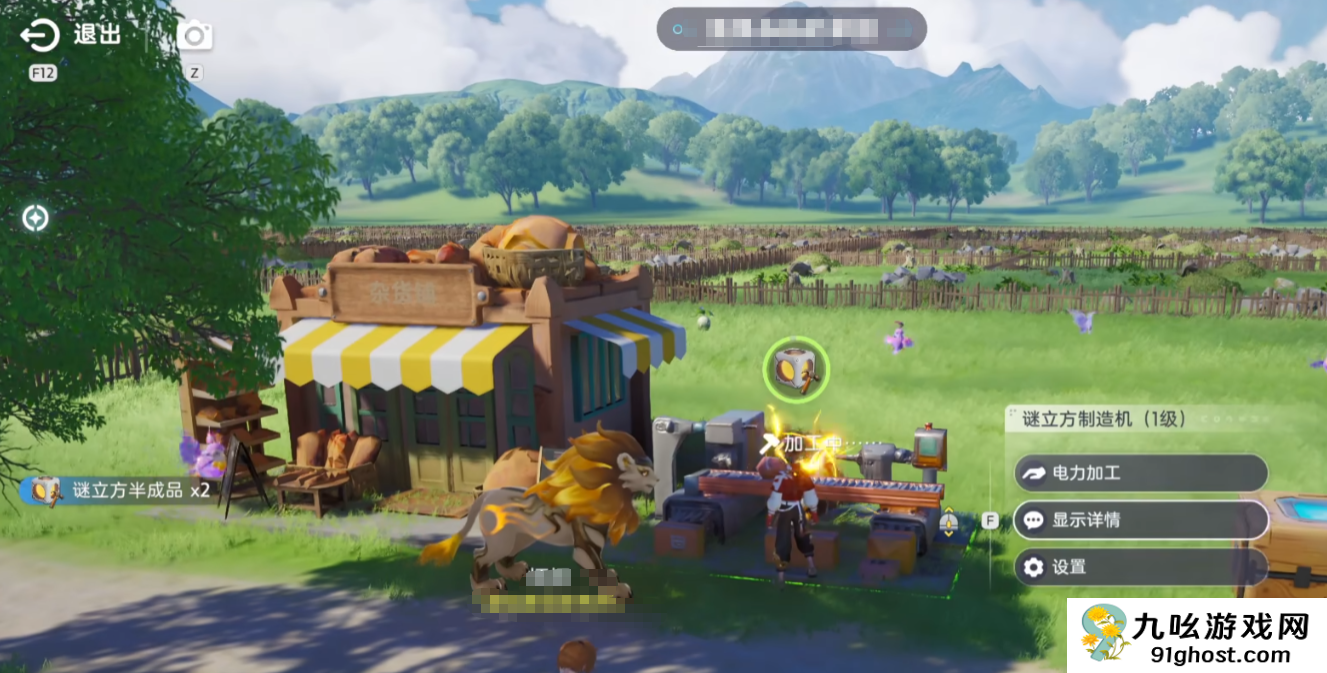Click the floating cube crafting icon
Viewport: 1327px width, 673px height.
pyautogui.click(x=796, y=369)
